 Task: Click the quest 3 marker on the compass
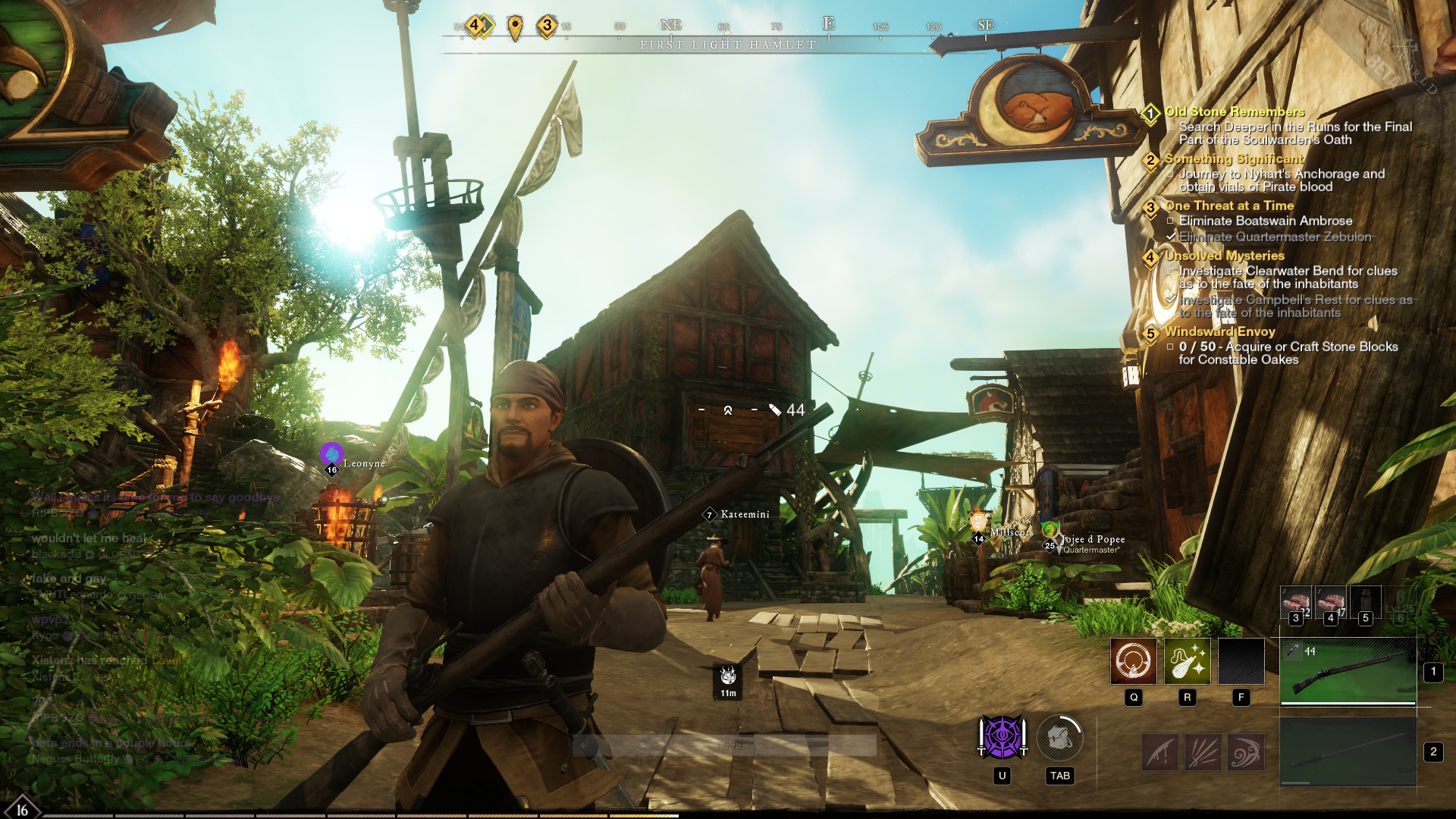[547, 27]
